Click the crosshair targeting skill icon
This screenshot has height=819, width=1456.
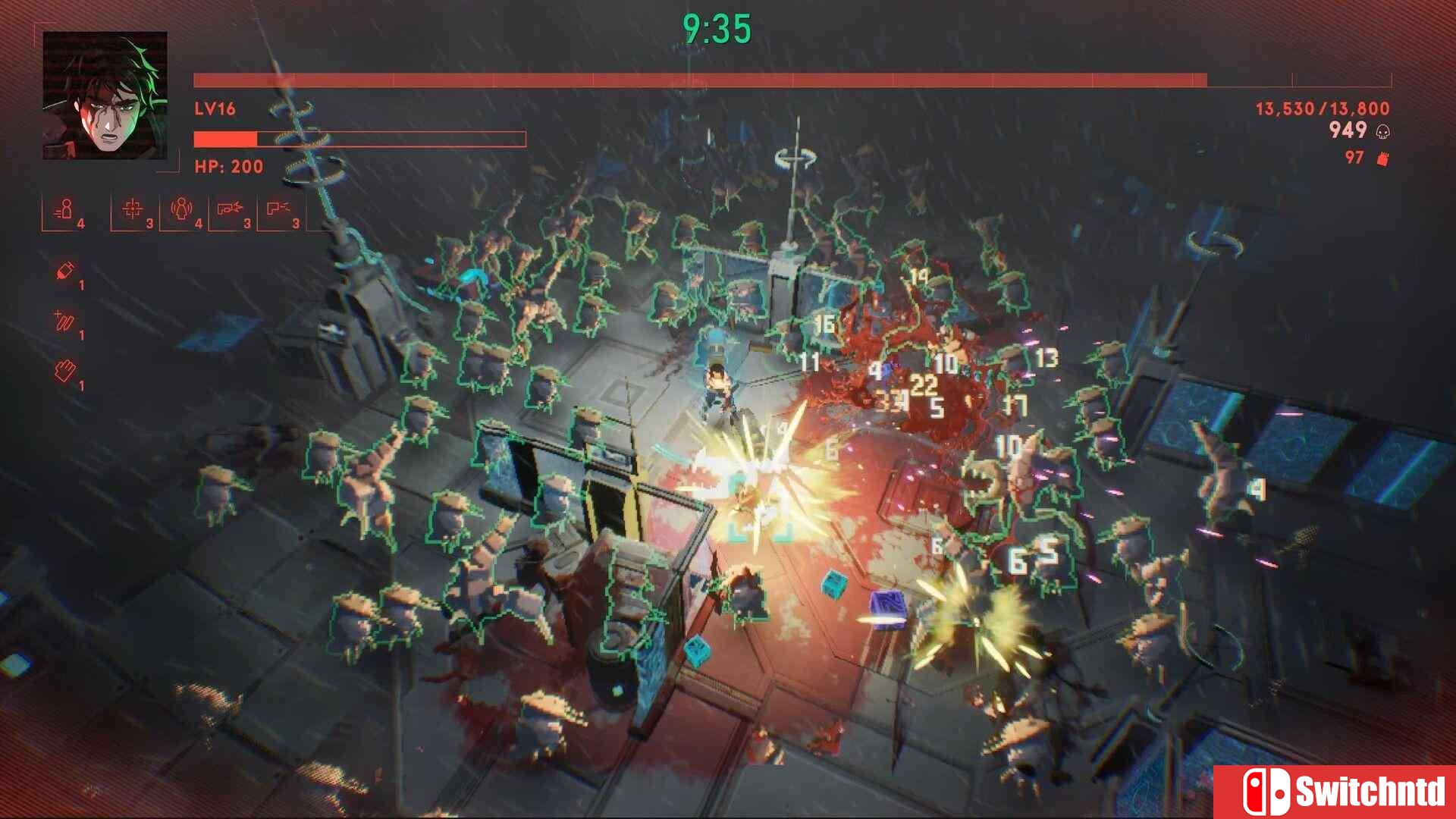(133, 209)
